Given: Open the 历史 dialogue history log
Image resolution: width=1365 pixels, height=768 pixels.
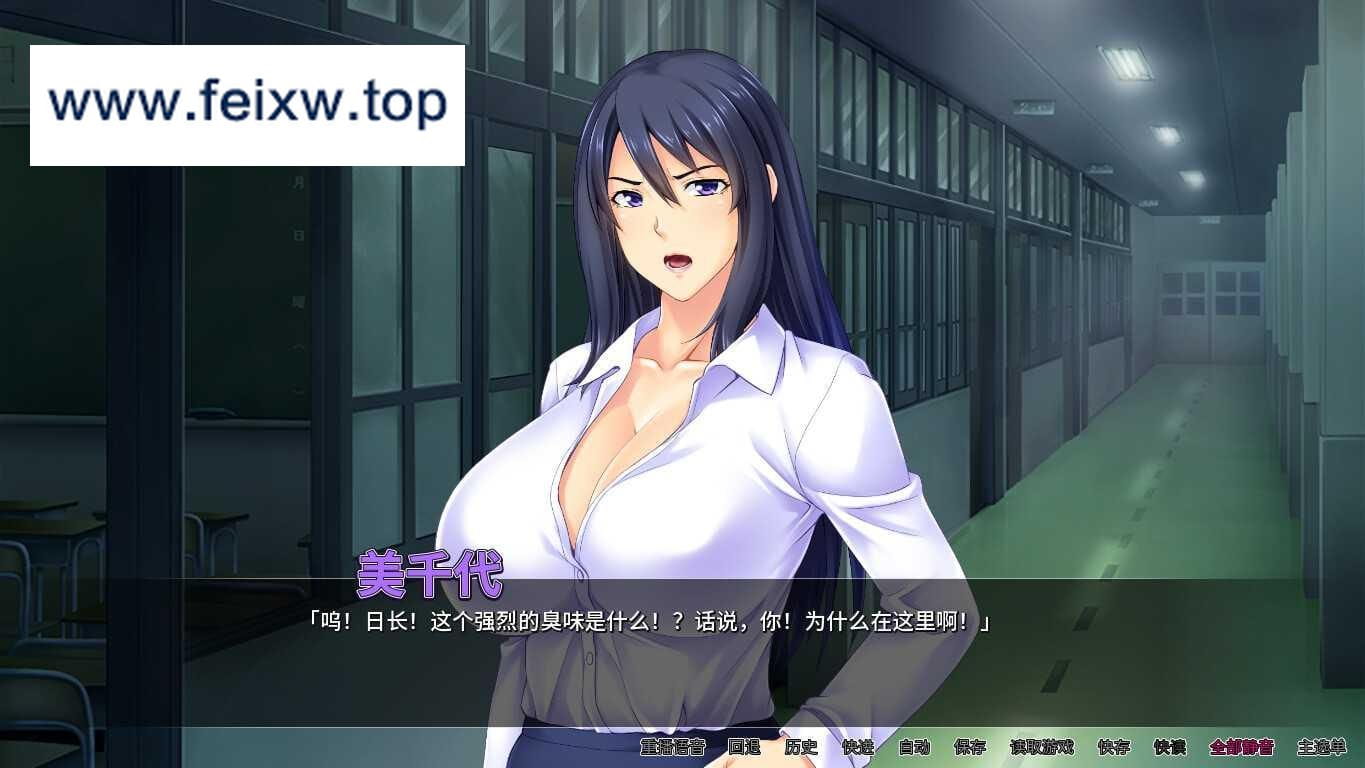Looking at the screenshot, I should [801, 747].
